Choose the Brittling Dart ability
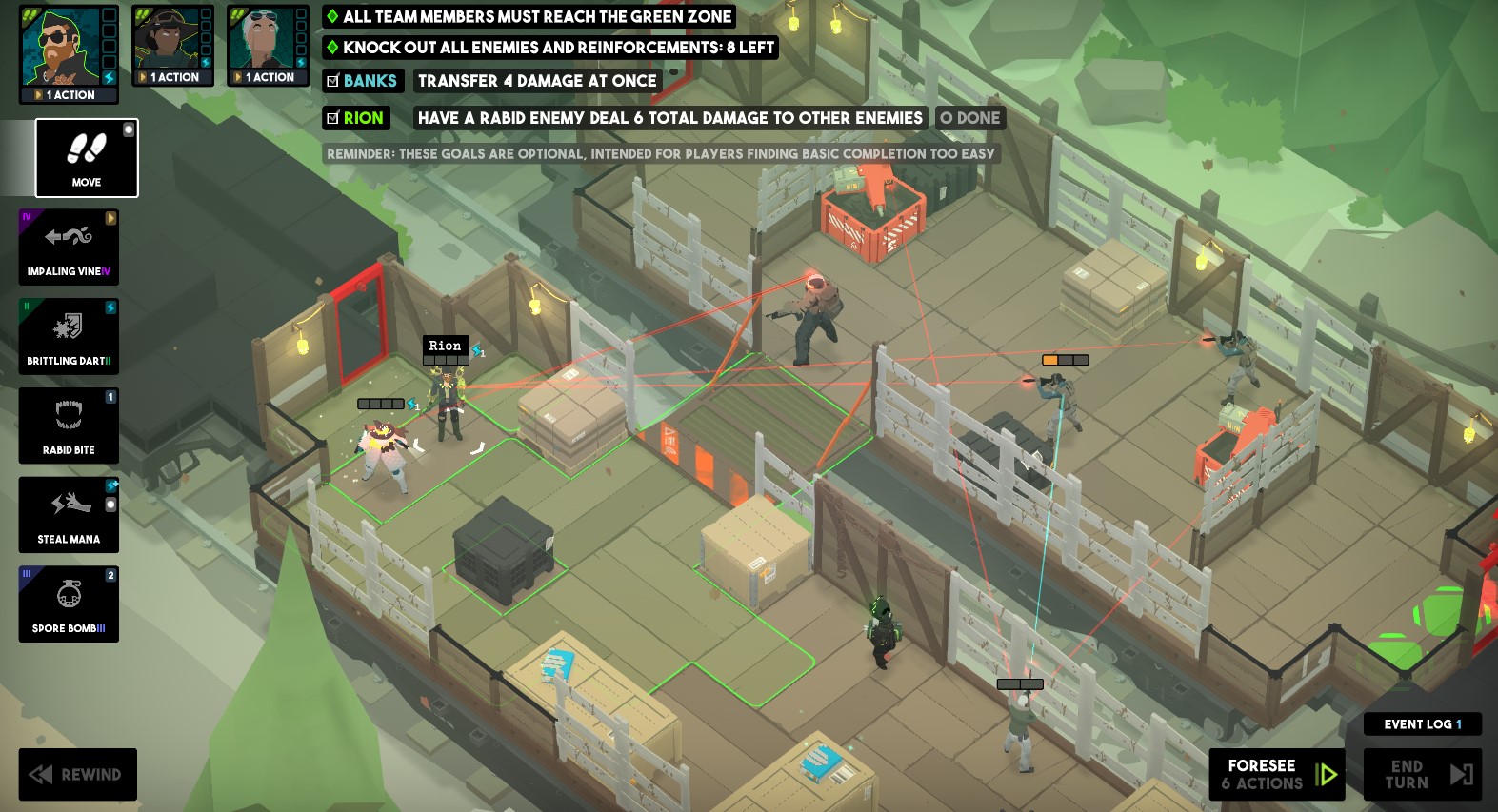Screen dimensions: 1498x812 (x=68, y=335)
